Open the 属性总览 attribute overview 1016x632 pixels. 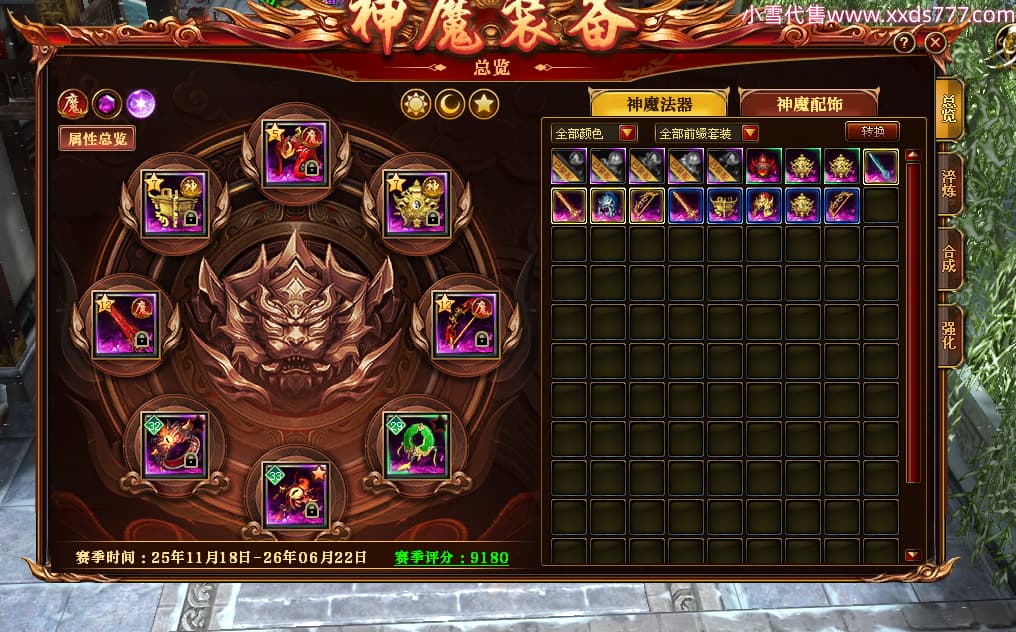point(97,139)
